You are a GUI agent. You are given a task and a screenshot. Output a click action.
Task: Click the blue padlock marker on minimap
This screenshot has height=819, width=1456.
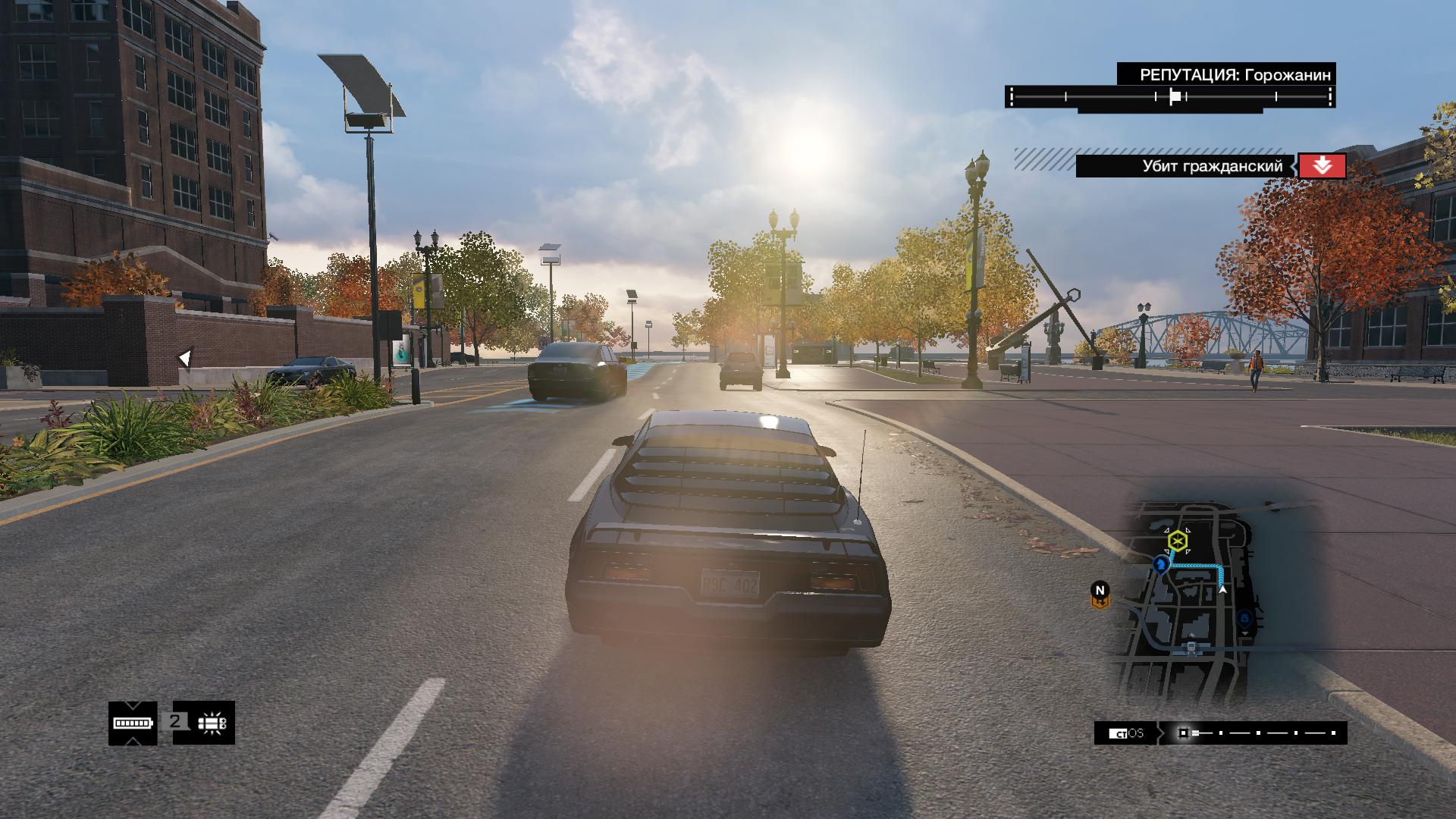click(x=1244, y=618)
